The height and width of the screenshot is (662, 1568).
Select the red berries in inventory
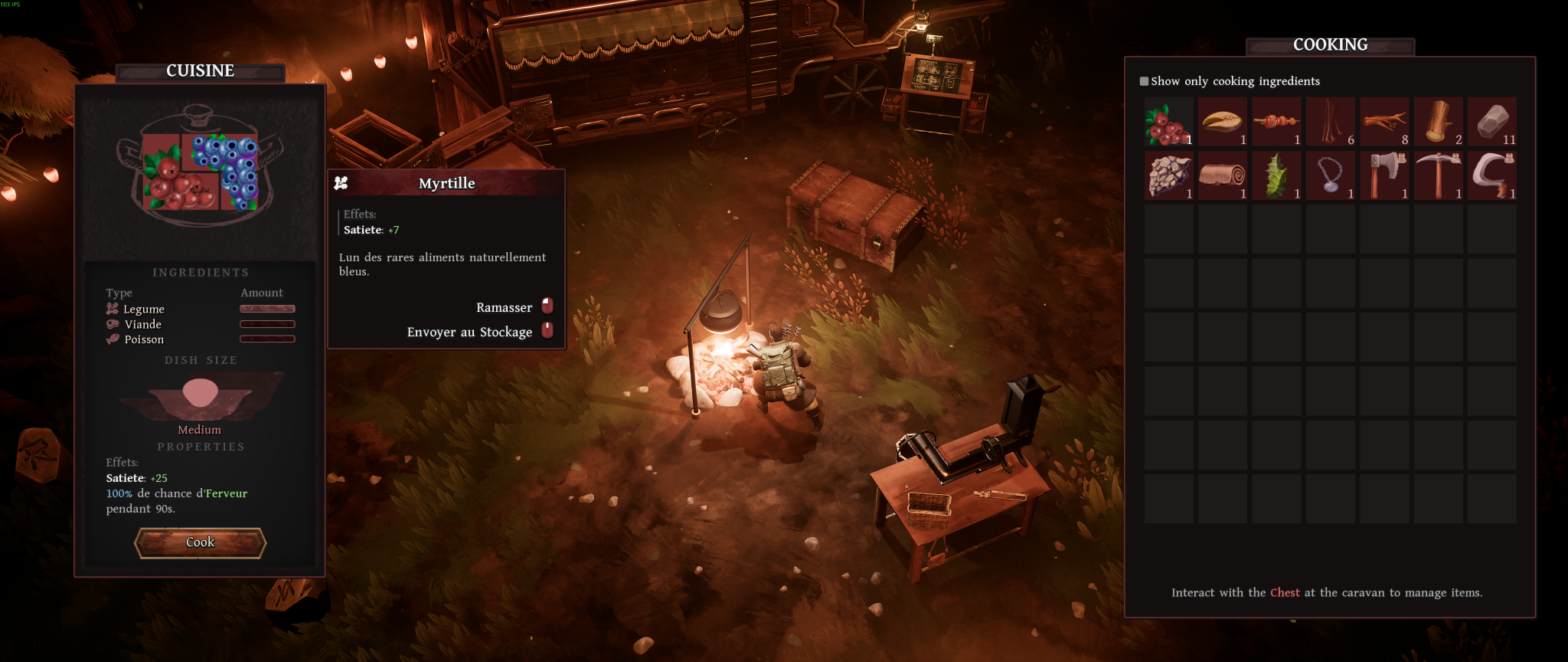tap(1168, 122)
